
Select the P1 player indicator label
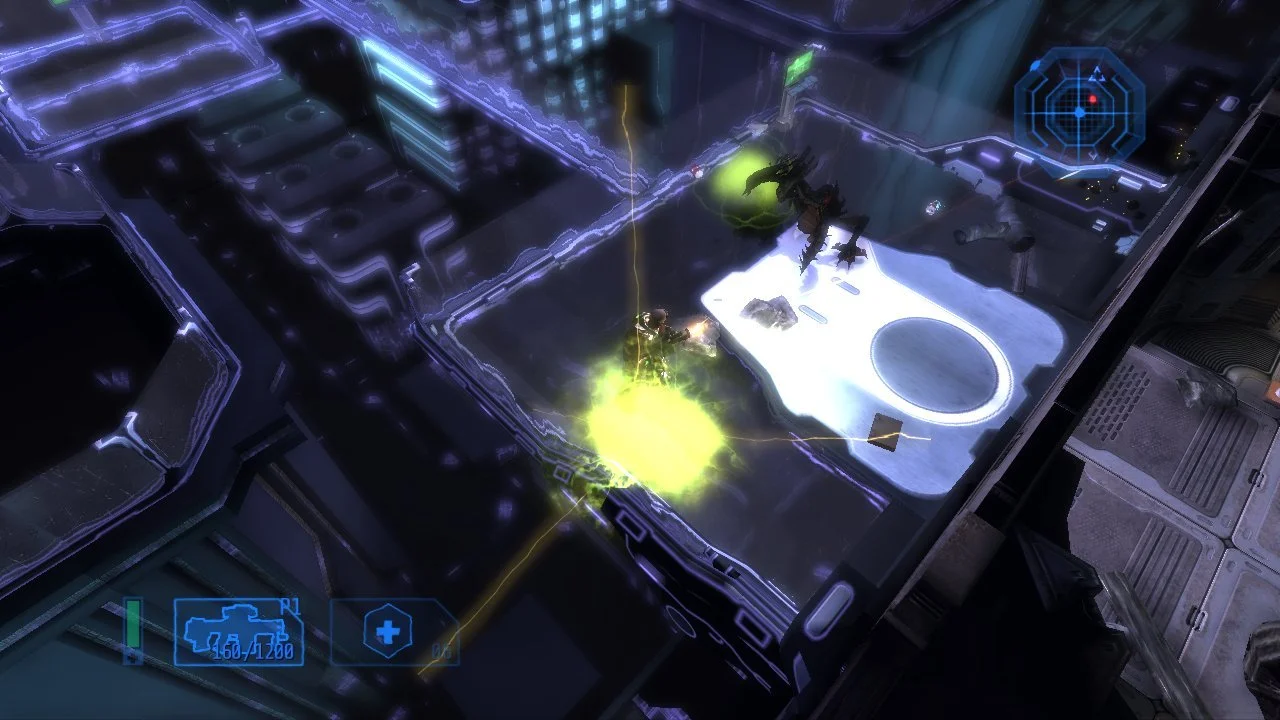coord(288,608)
